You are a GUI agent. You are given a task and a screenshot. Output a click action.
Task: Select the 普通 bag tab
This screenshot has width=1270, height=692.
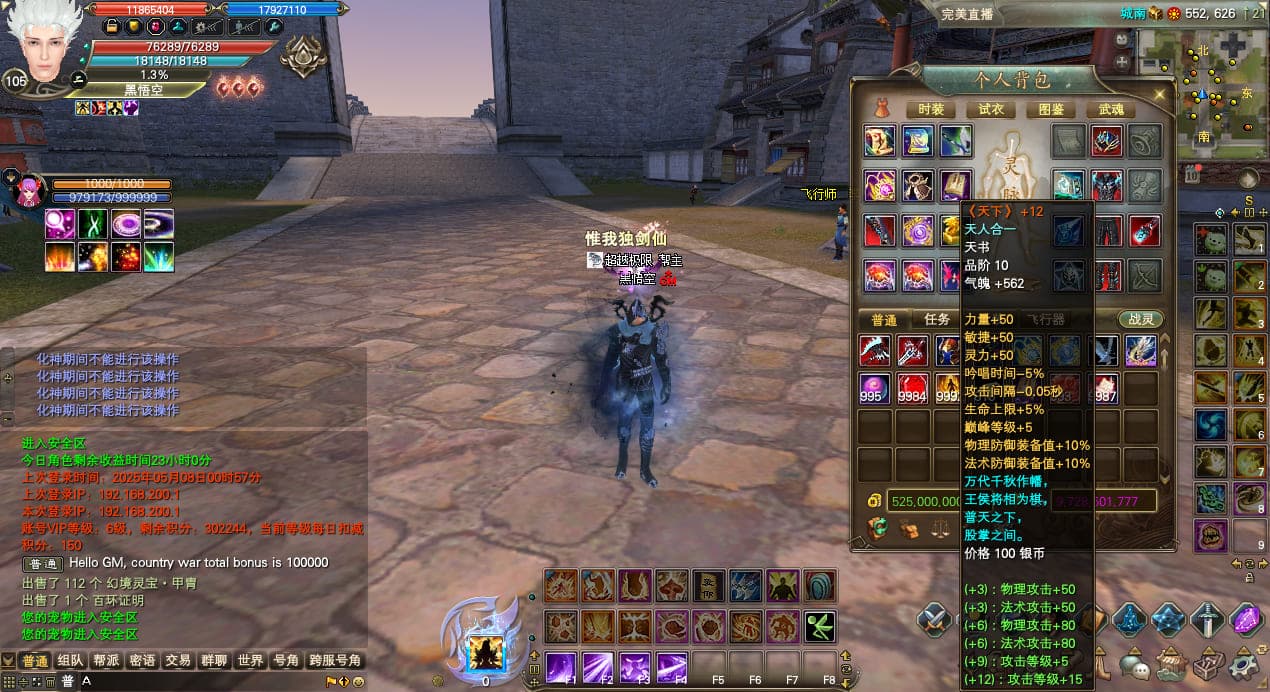click(x=884, y=320)
